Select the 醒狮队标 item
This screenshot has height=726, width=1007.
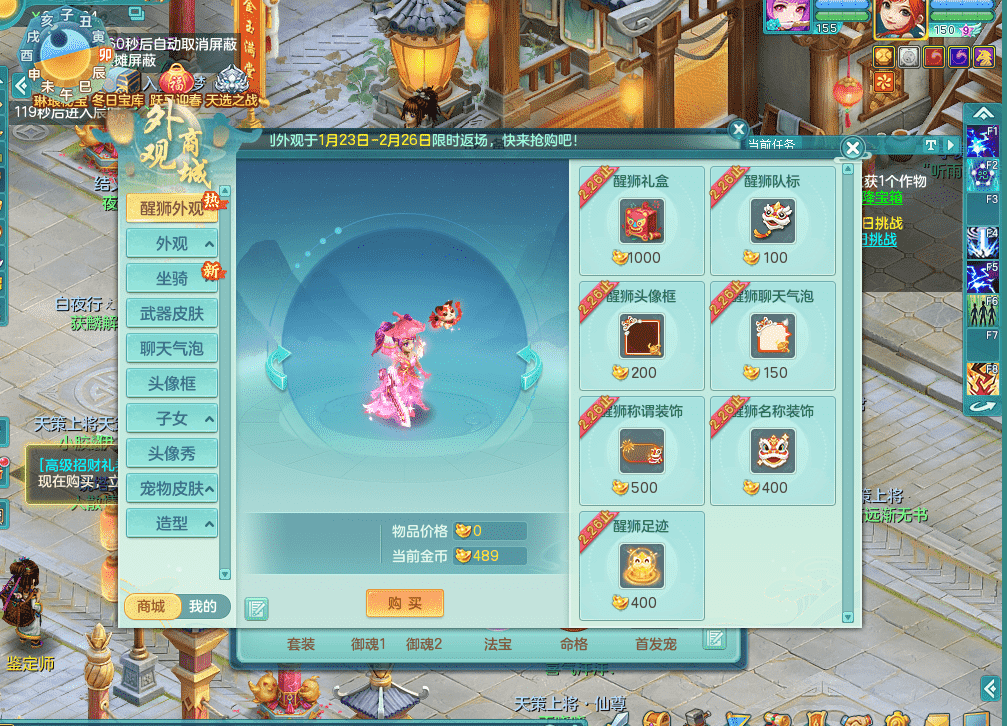point(772,221)
